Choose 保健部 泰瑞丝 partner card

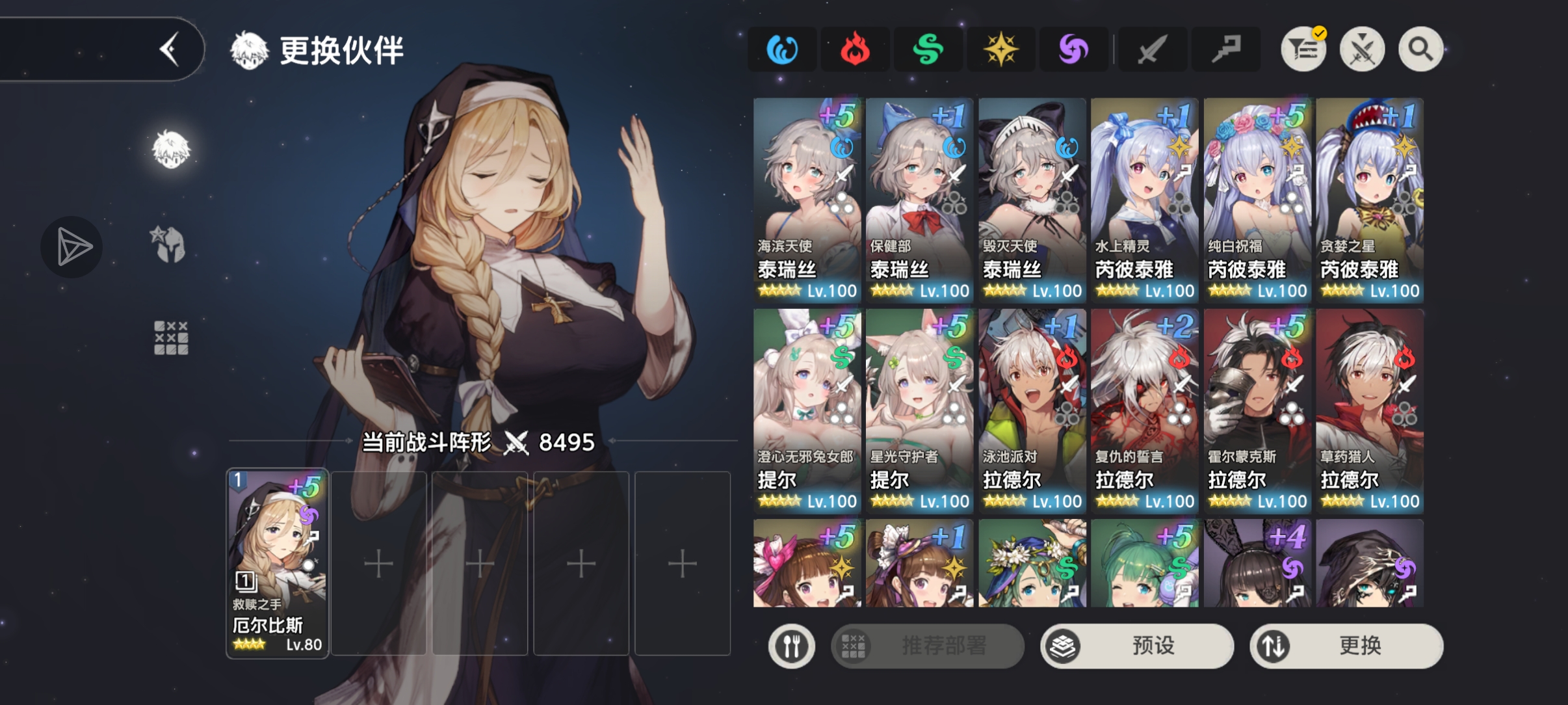tap(919, 200)
